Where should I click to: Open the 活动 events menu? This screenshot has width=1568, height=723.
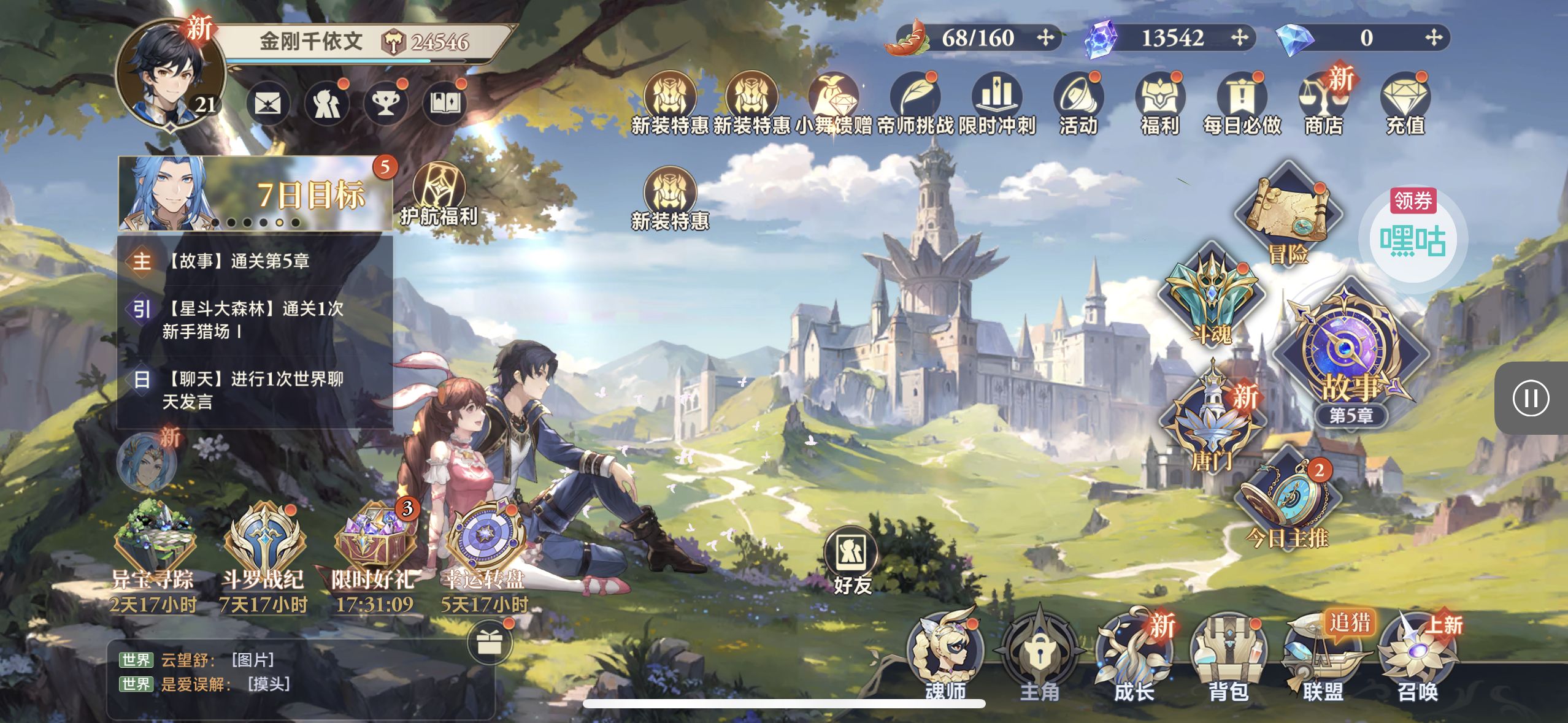(1078, 104)
